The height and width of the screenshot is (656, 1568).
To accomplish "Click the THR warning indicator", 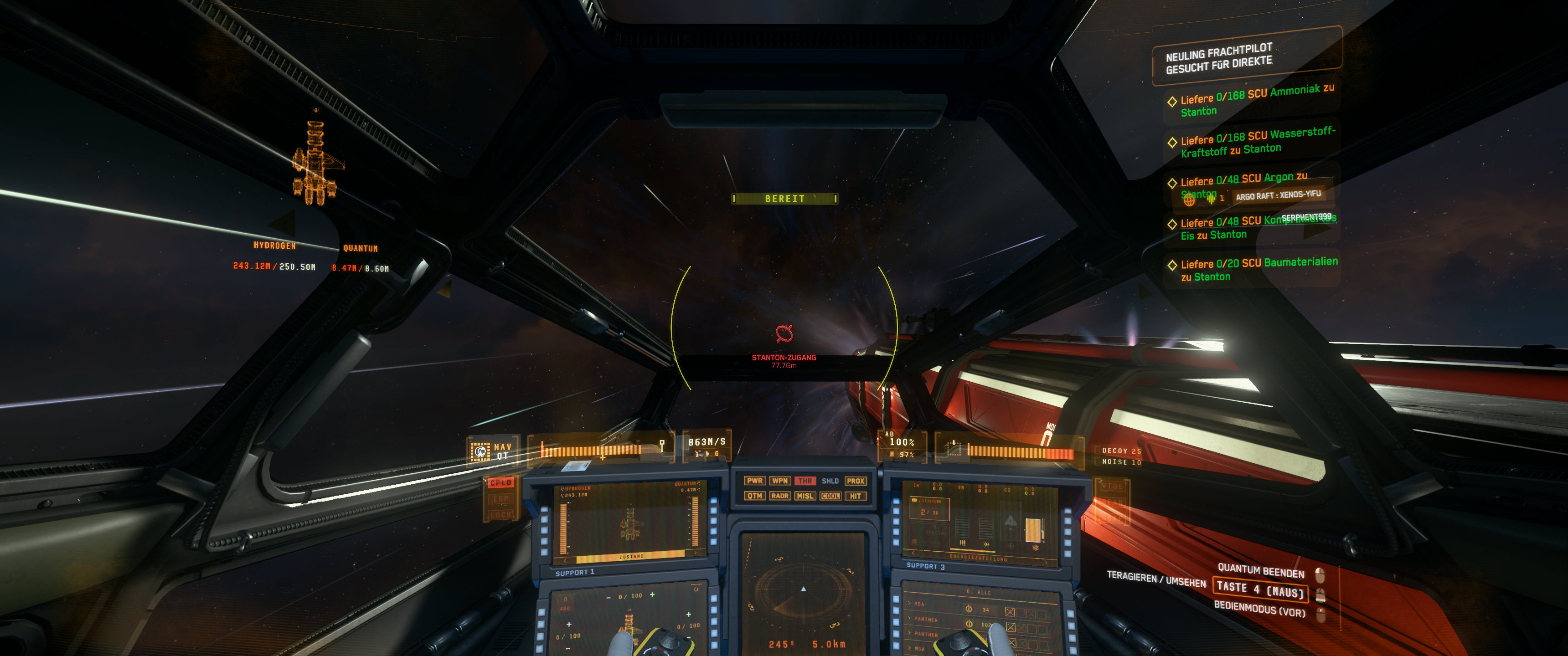I will point(805,481).
